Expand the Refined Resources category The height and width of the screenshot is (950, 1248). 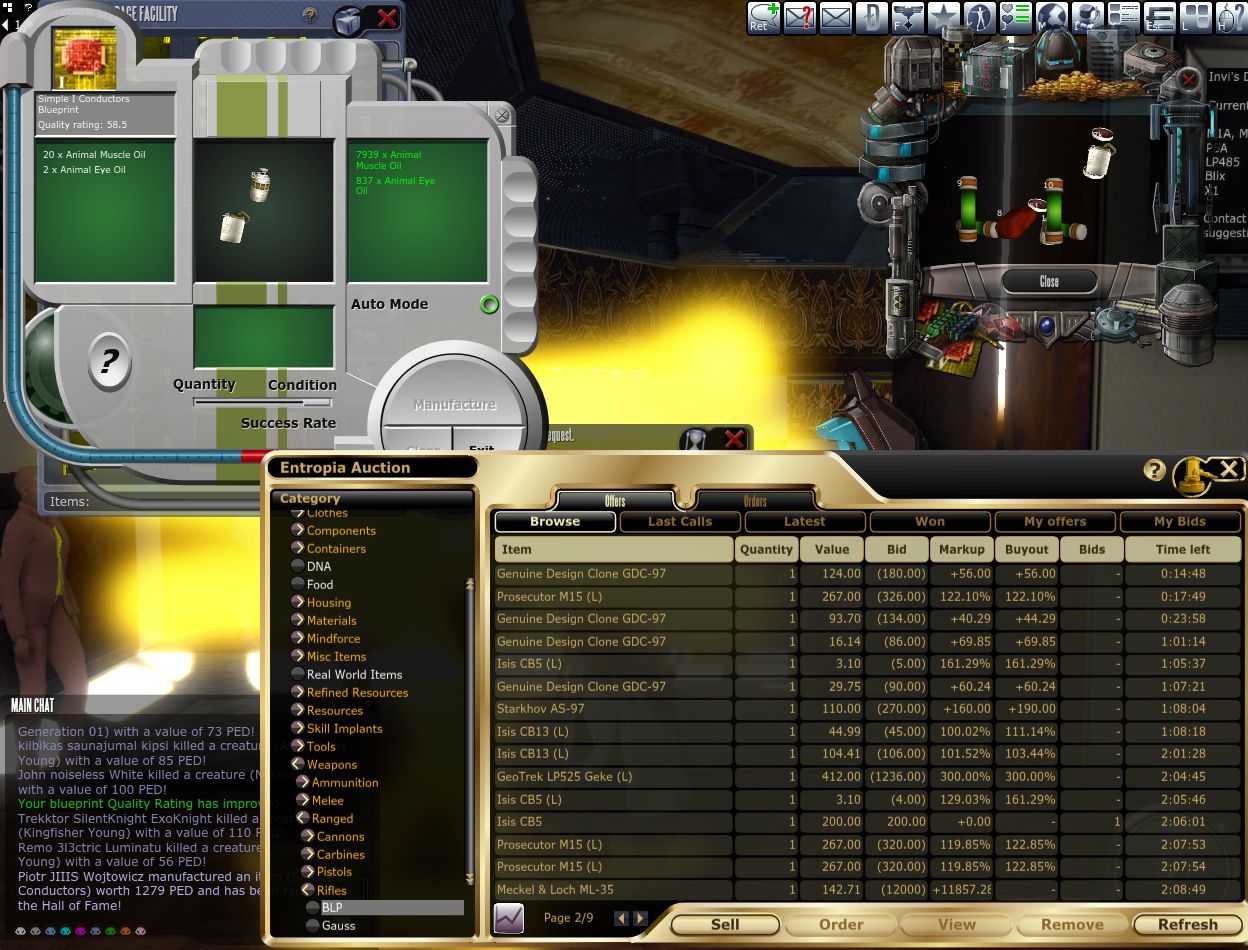(357, 692)
